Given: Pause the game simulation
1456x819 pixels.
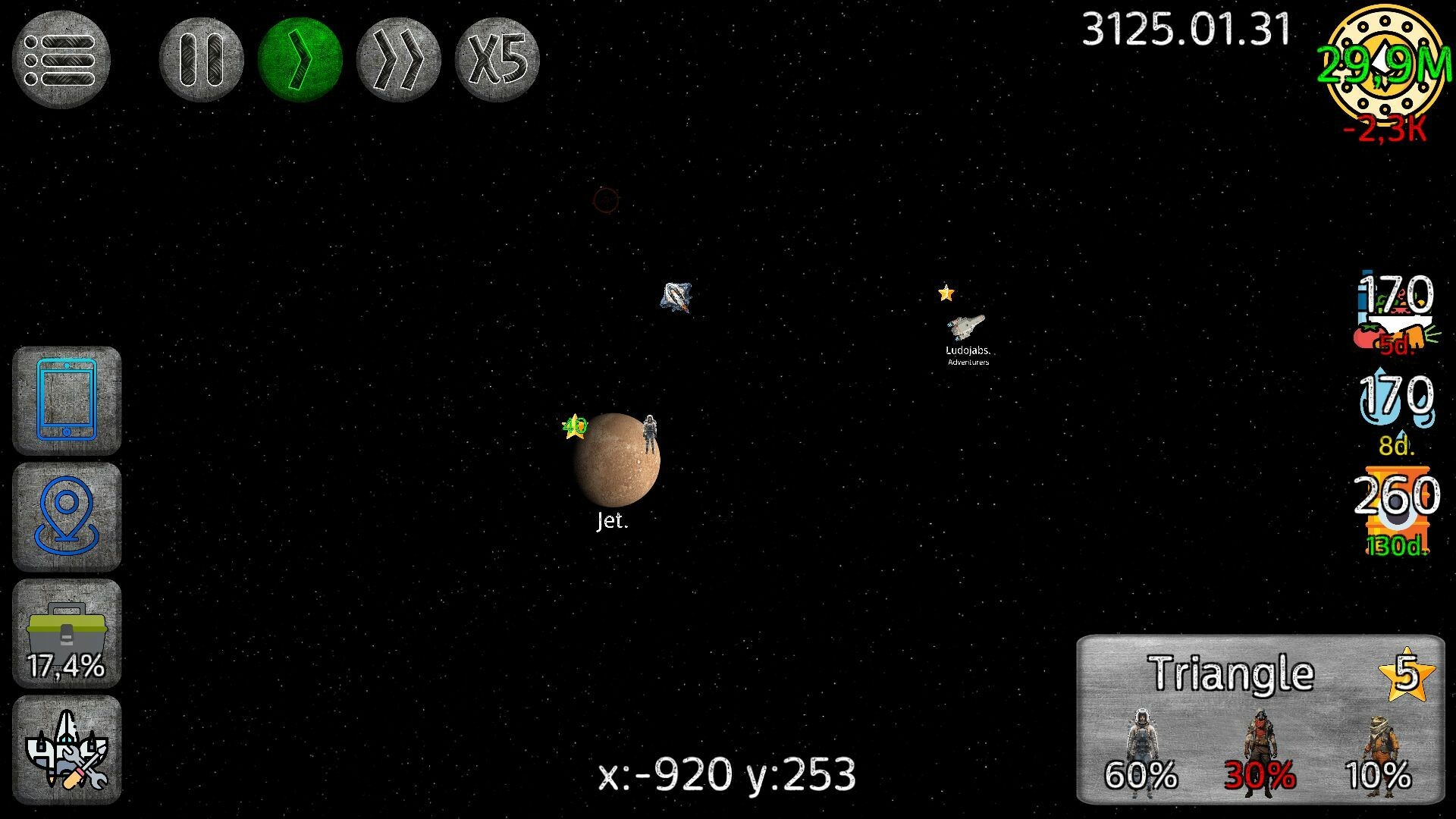Looking at the screenshot, I should pyautogui.click(x=202, y=58).
